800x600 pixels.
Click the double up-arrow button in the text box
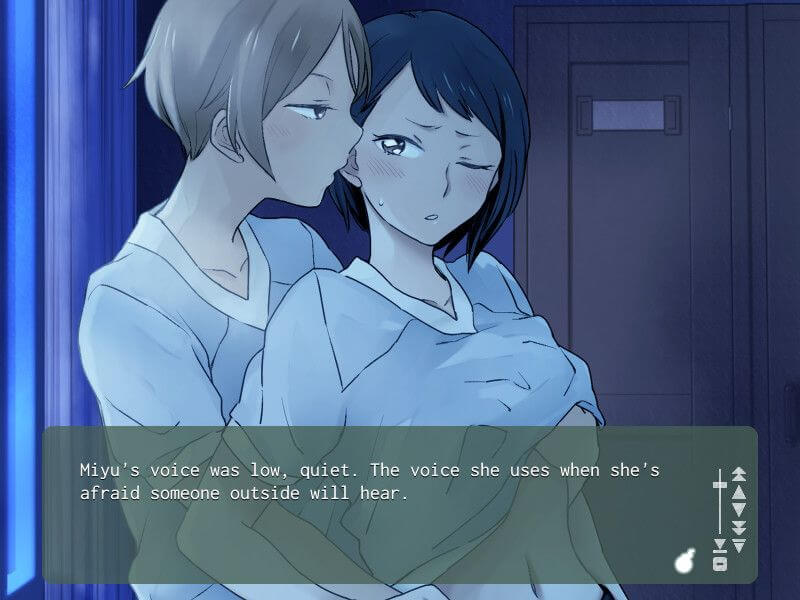coord(739,473)
